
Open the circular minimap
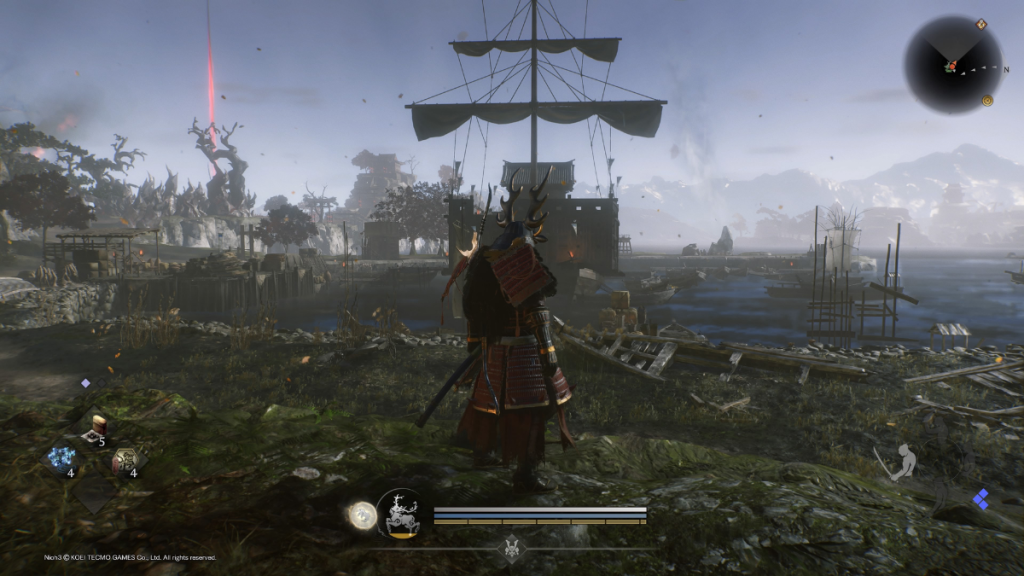coord(953,65)
